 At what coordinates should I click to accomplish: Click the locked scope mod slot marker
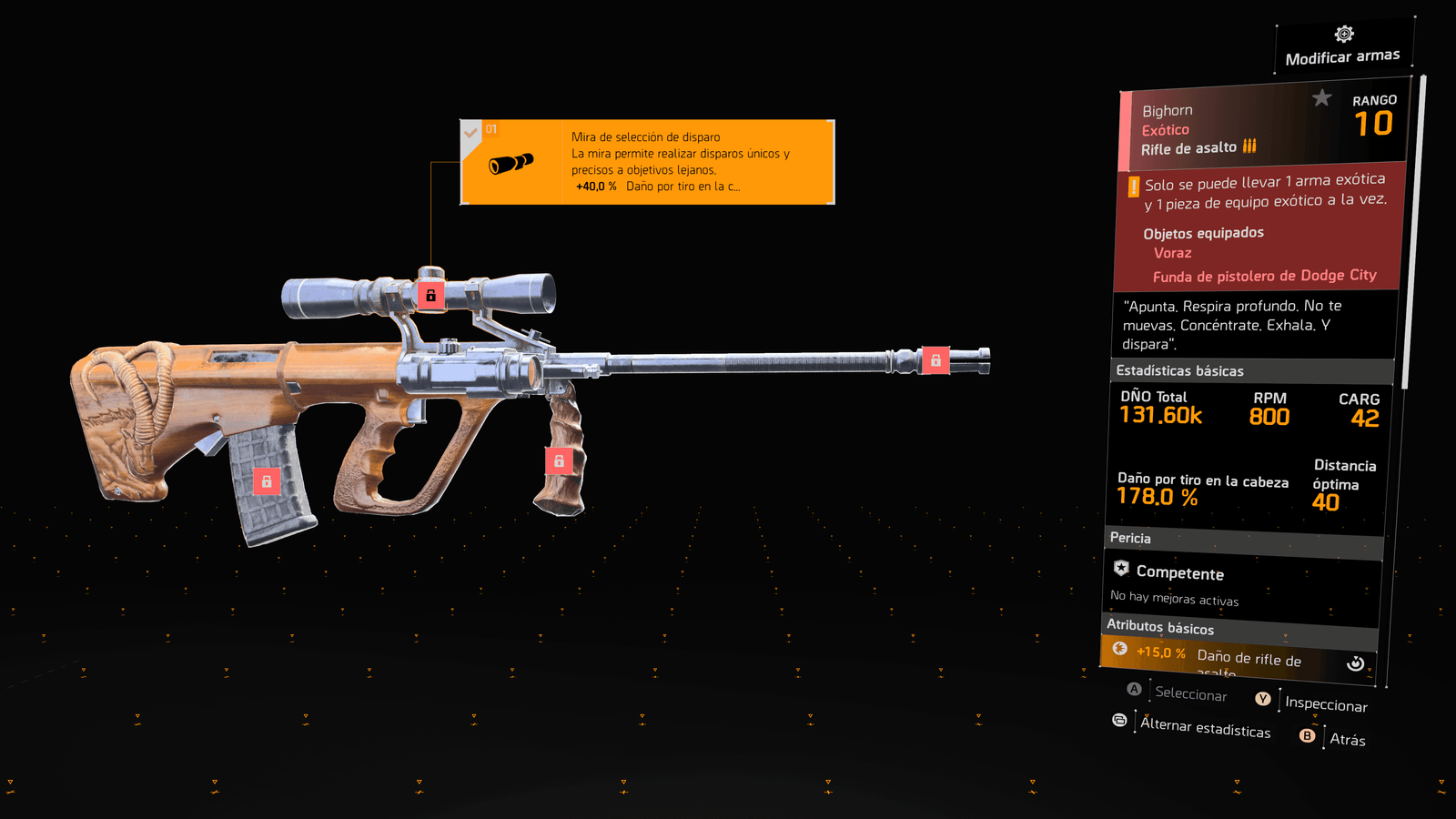(x=431, y=295)
